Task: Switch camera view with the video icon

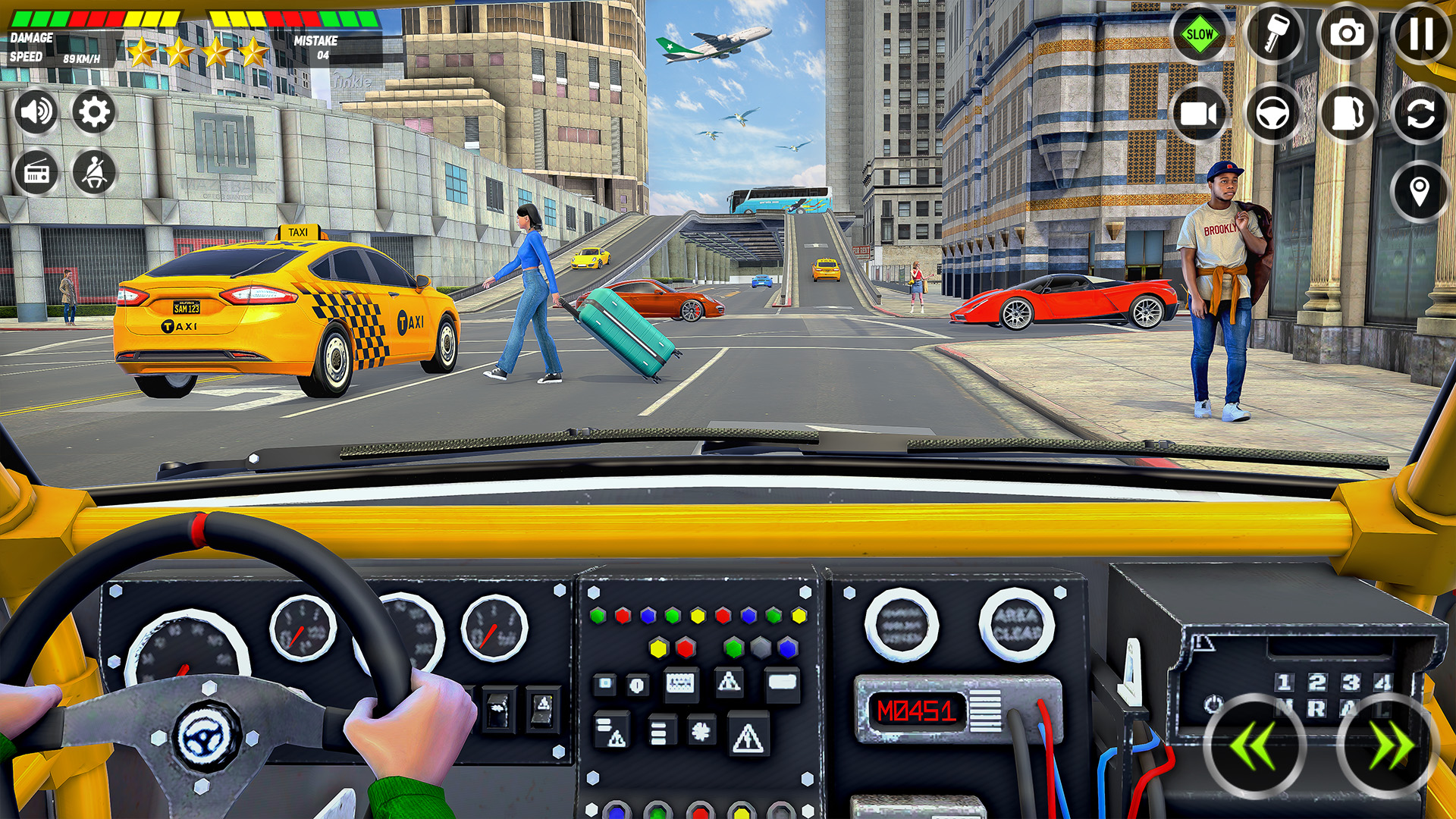Action: click(1200, 114)
